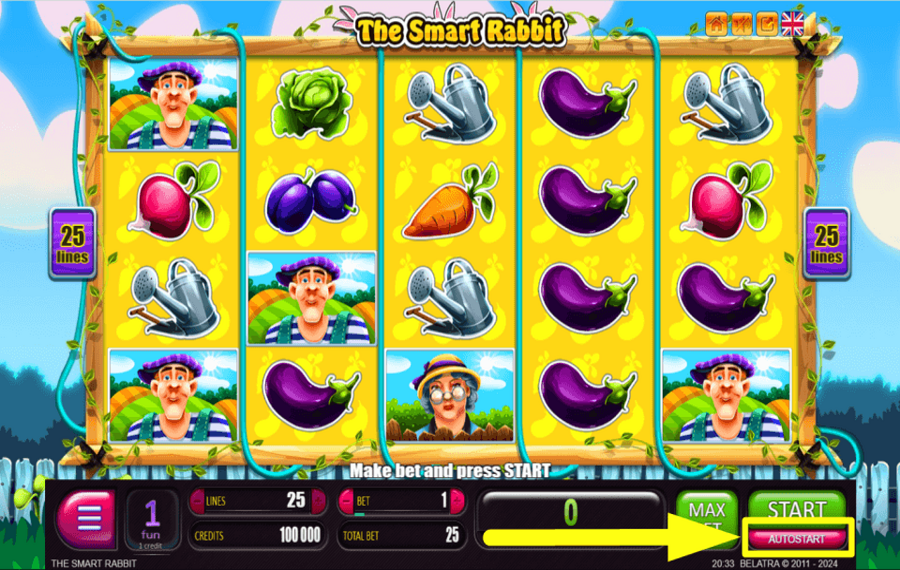Activate the AUTOSTART button

[x=797, y=539]
